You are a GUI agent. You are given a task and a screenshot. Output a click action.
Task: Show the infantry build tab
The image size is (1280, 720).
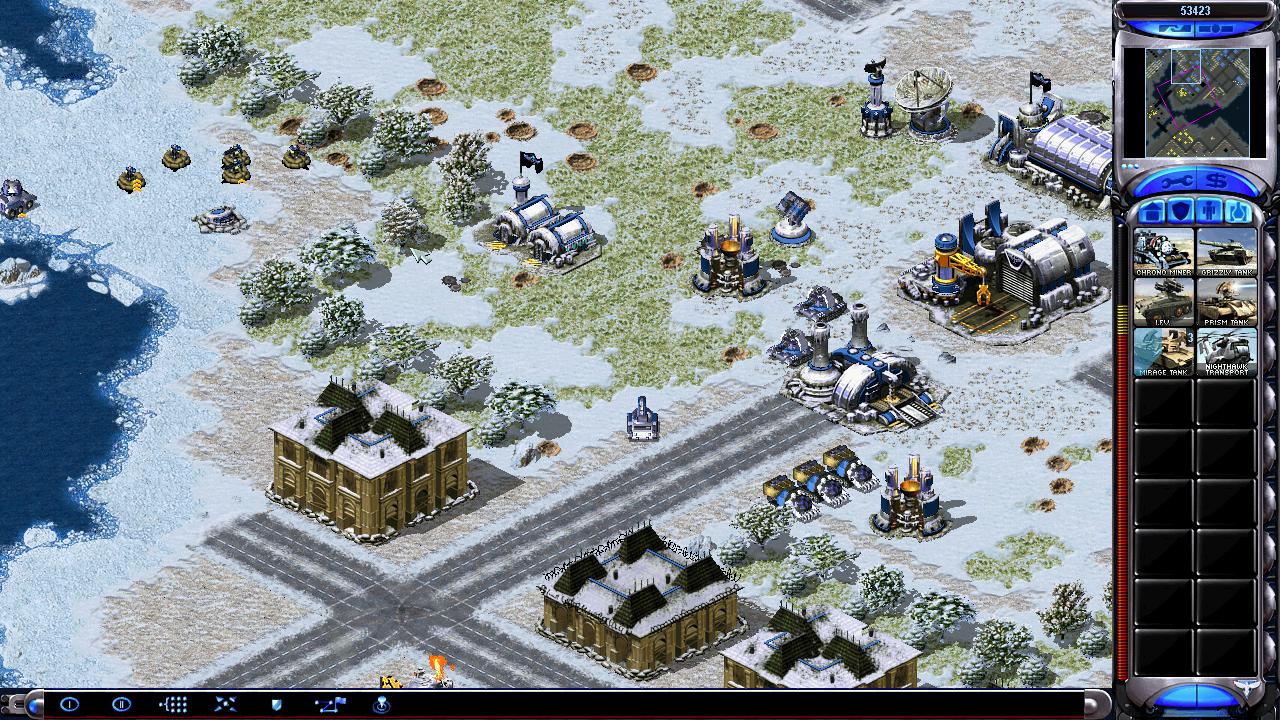1208,212
